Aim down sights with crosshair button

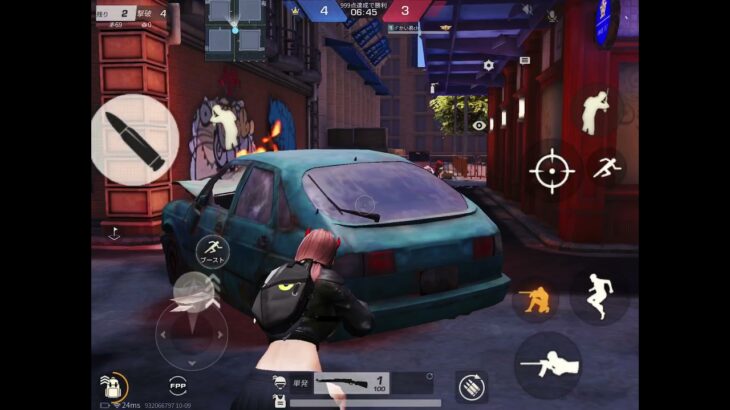coord(551,171)
